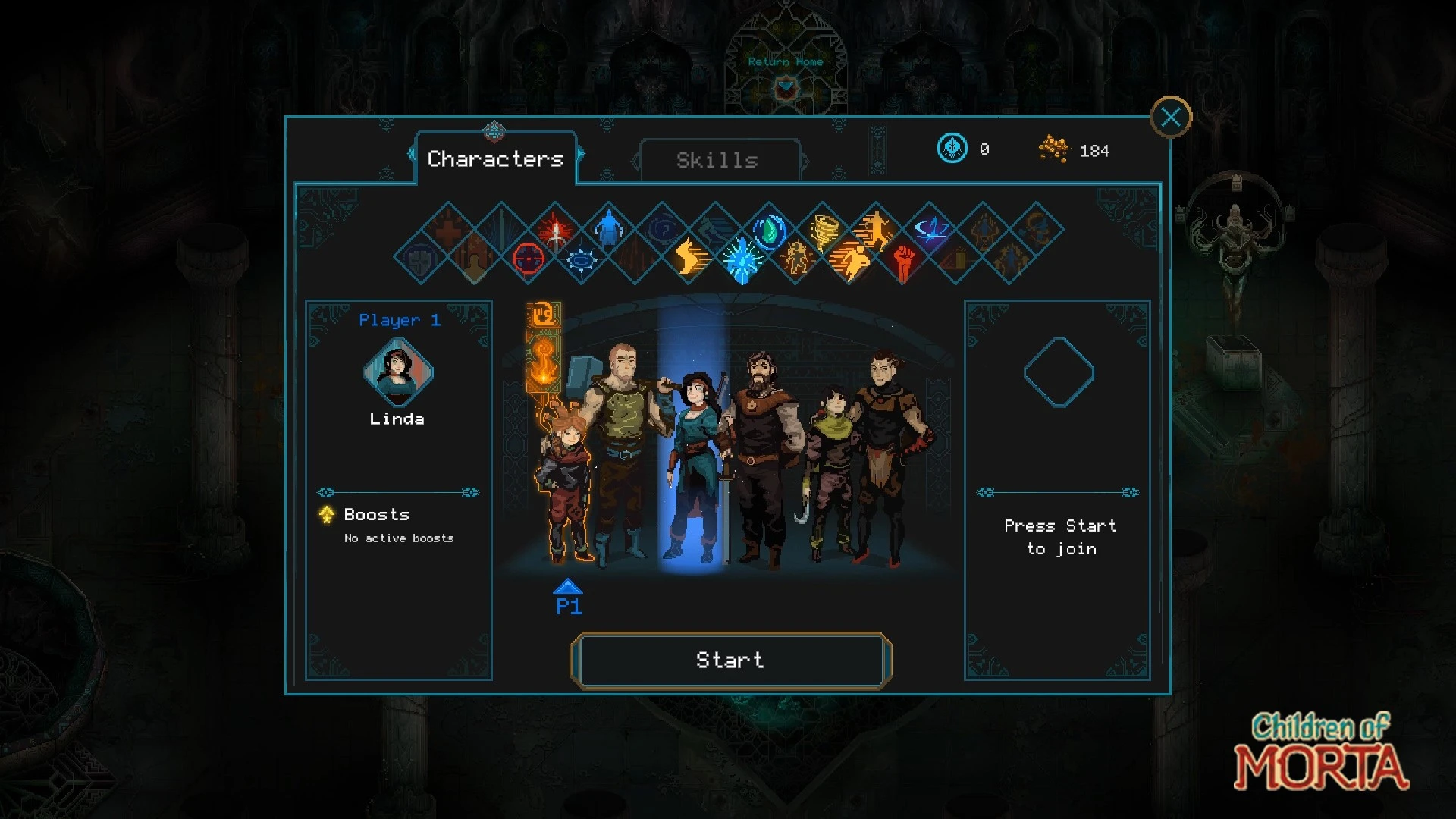The image size is (1456, 819).
Task: Pick the red-haired child Lucy
Action: click(565, 485)
